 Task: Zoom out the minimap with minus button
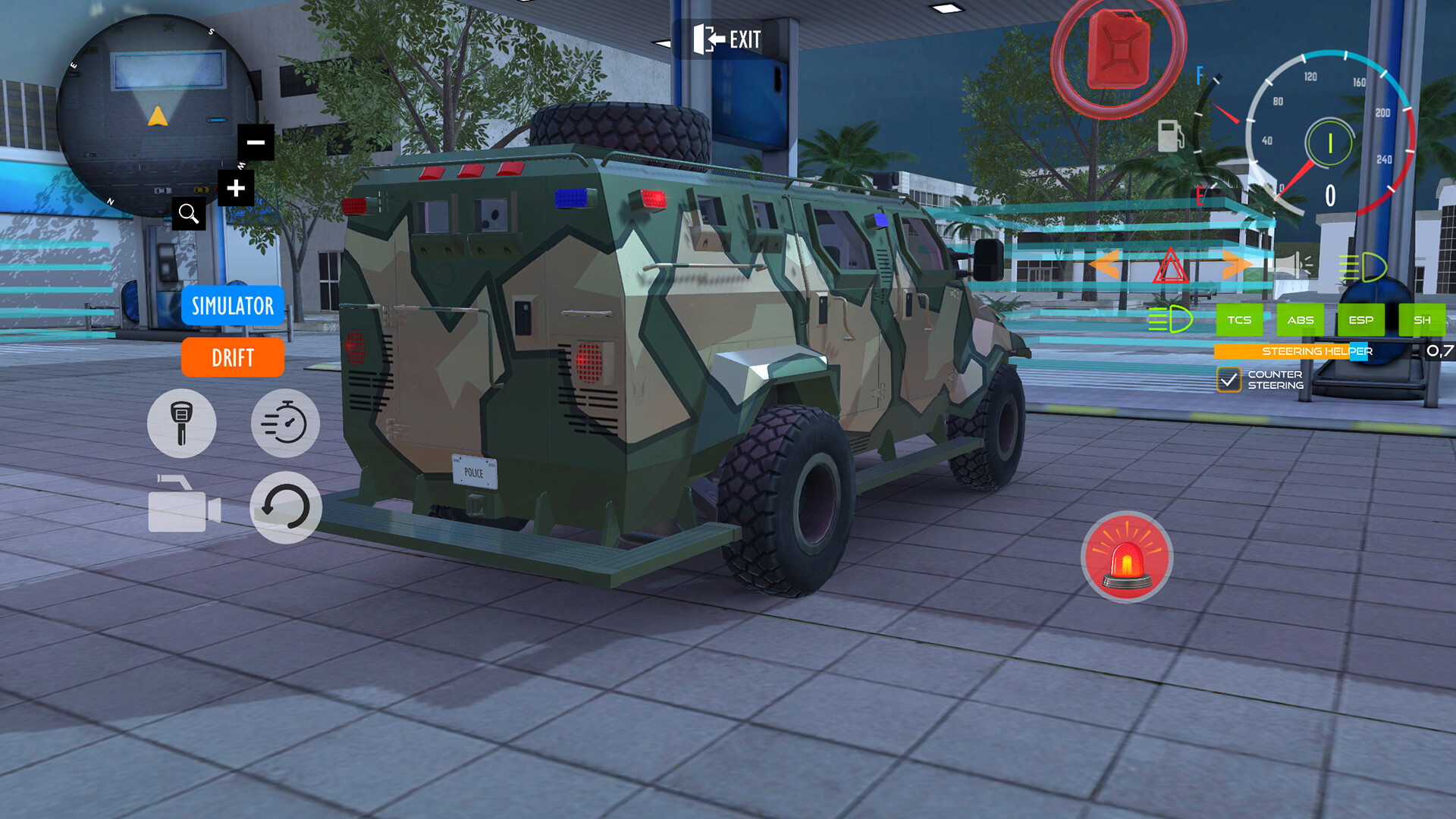click(256, 141)
